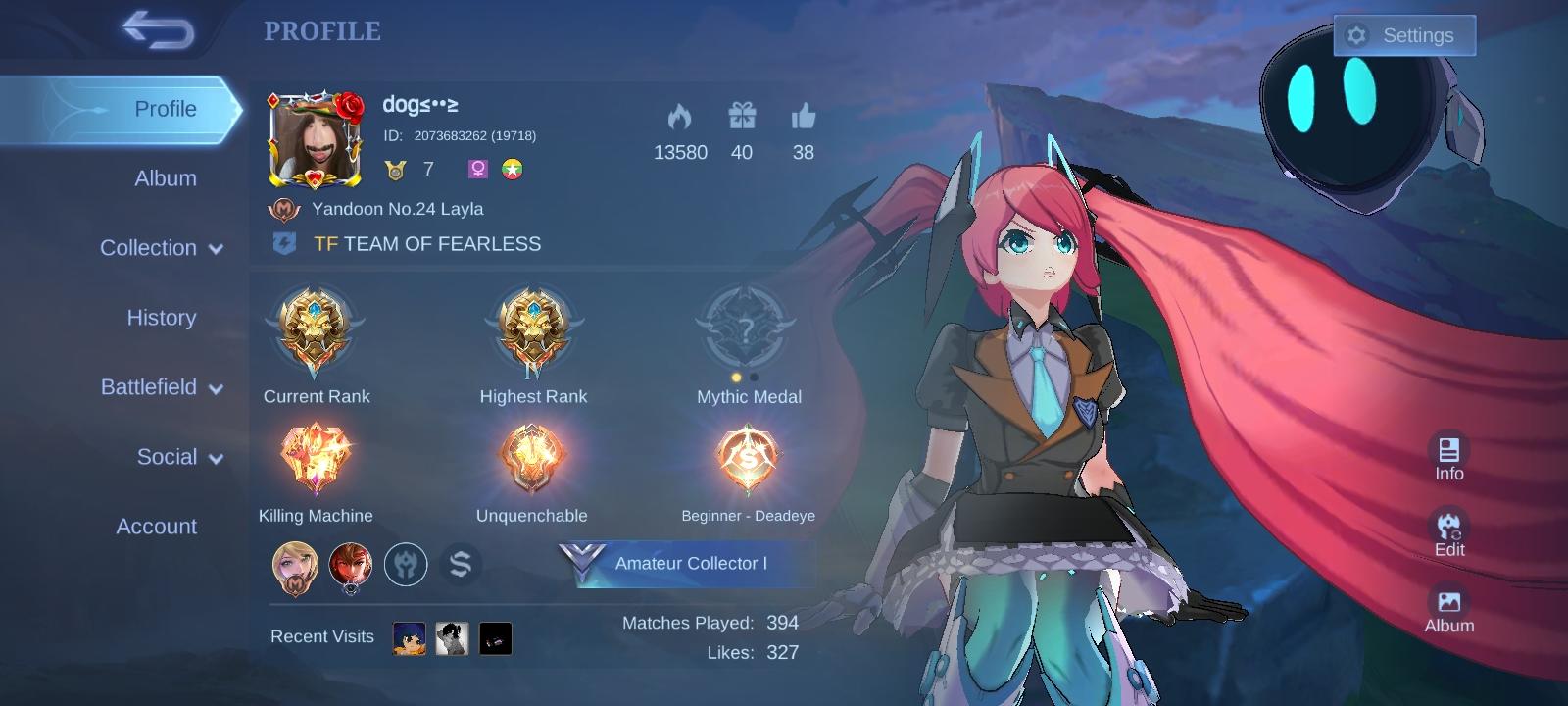This screenshot has width=1568, height=706.
Task: Click the thumbs-up likes icon
Action: (803, 118)
